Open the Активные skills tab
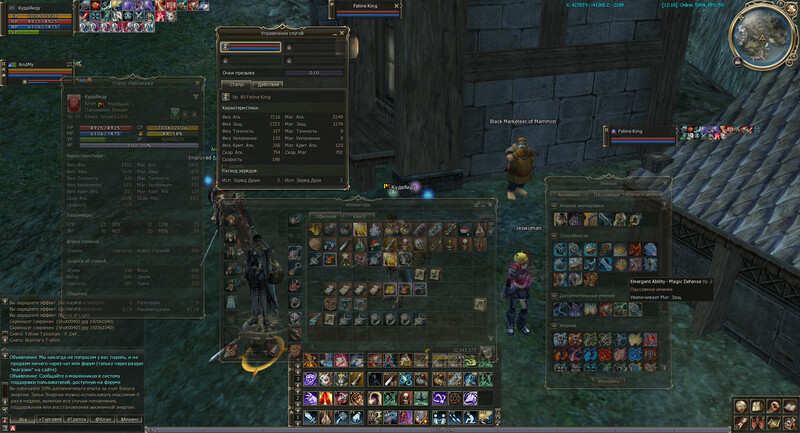 568,194
